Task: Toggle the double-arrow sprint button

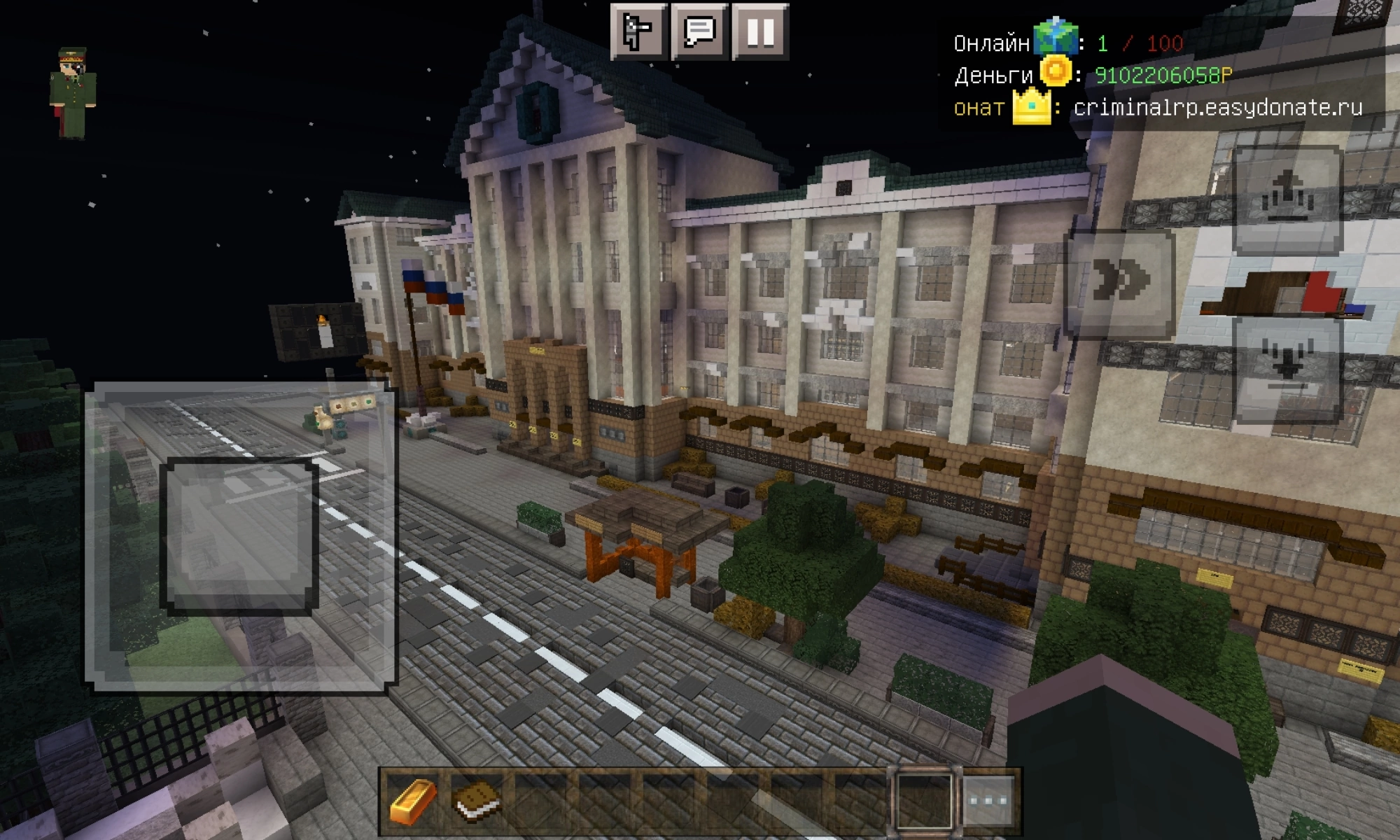Action: pyautogui.click(x=1120, y=281)
